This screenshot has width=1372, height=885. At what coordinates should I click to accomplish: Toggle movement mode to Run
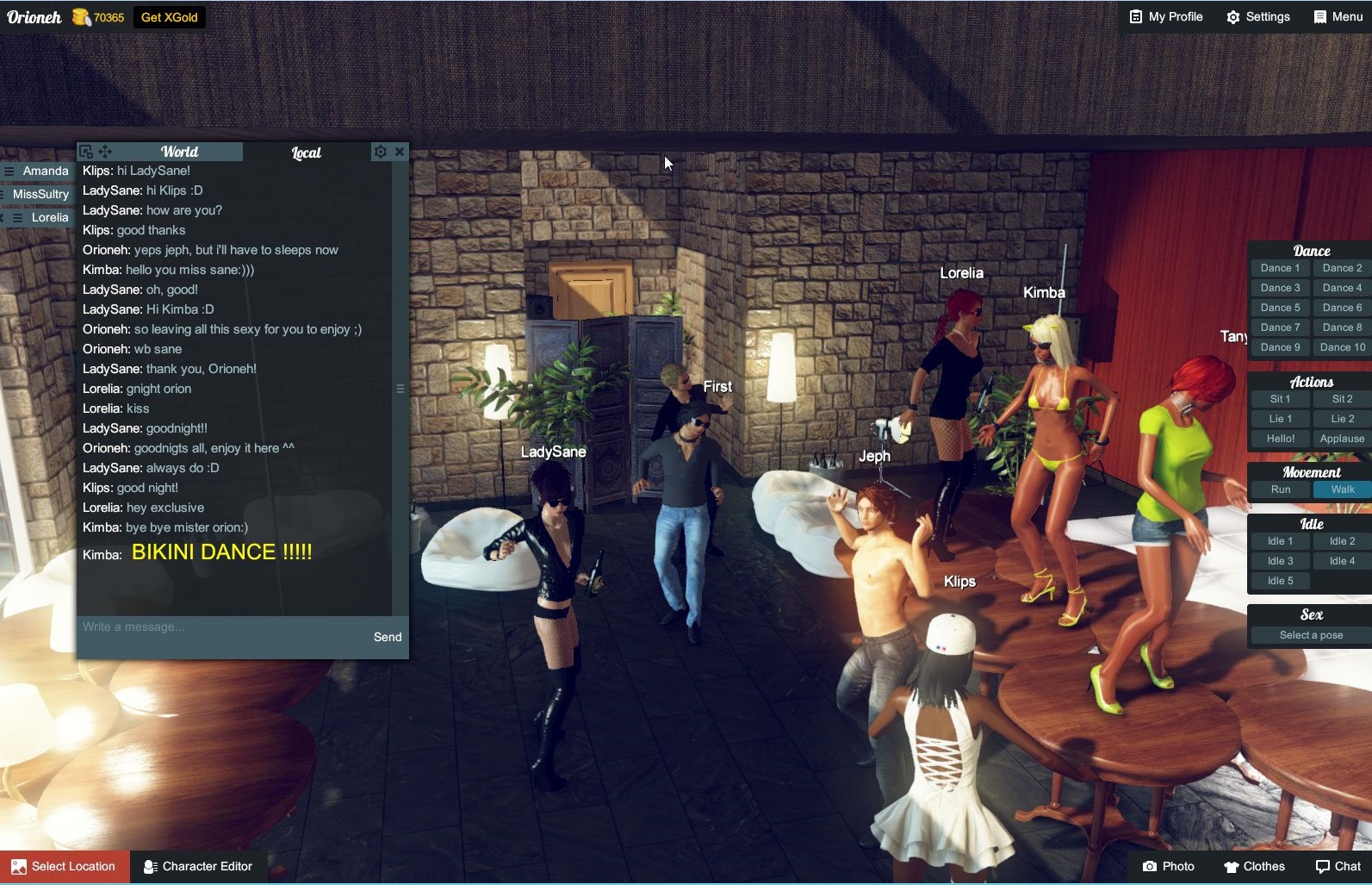pos(1279,489)
